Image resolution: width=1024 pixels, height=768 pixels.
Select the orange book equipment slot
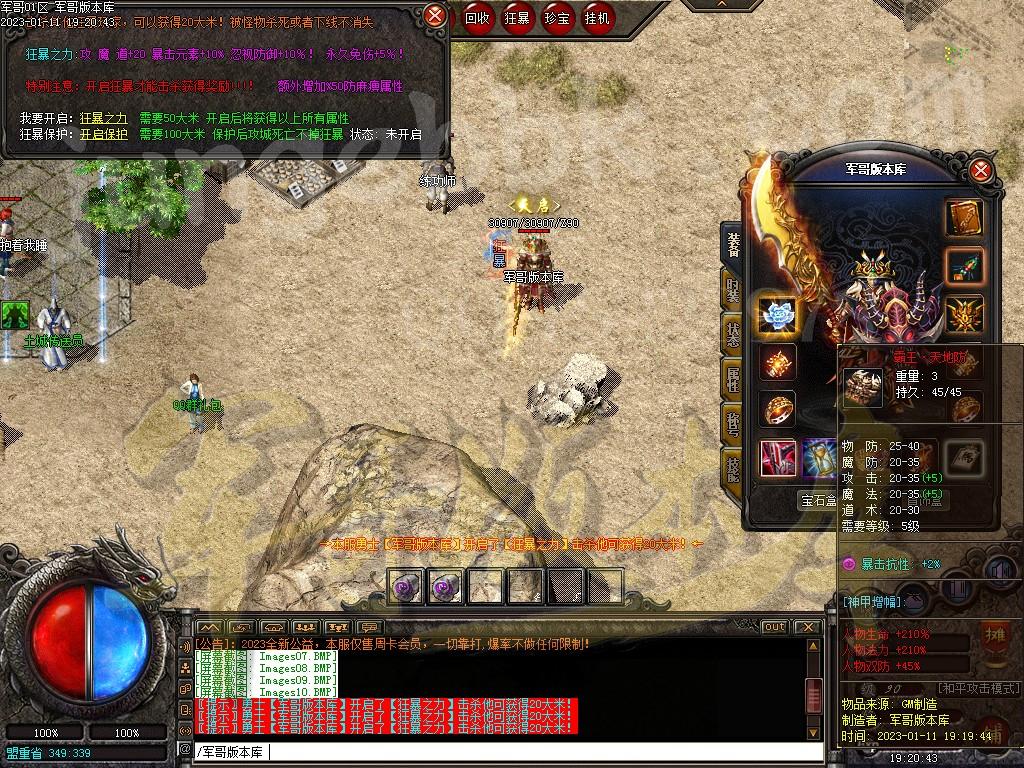tap(964, 219)
